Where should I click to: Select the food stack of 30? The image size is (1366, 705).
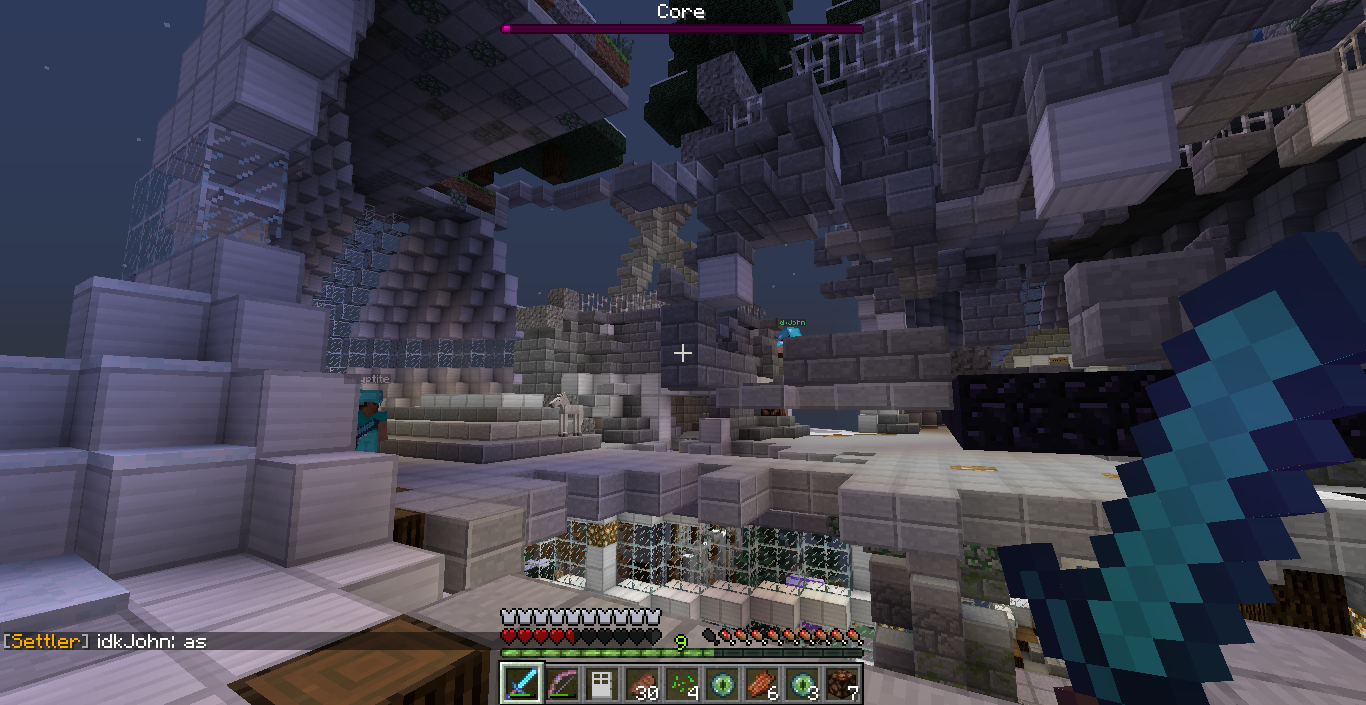click(x=641, y=684)
